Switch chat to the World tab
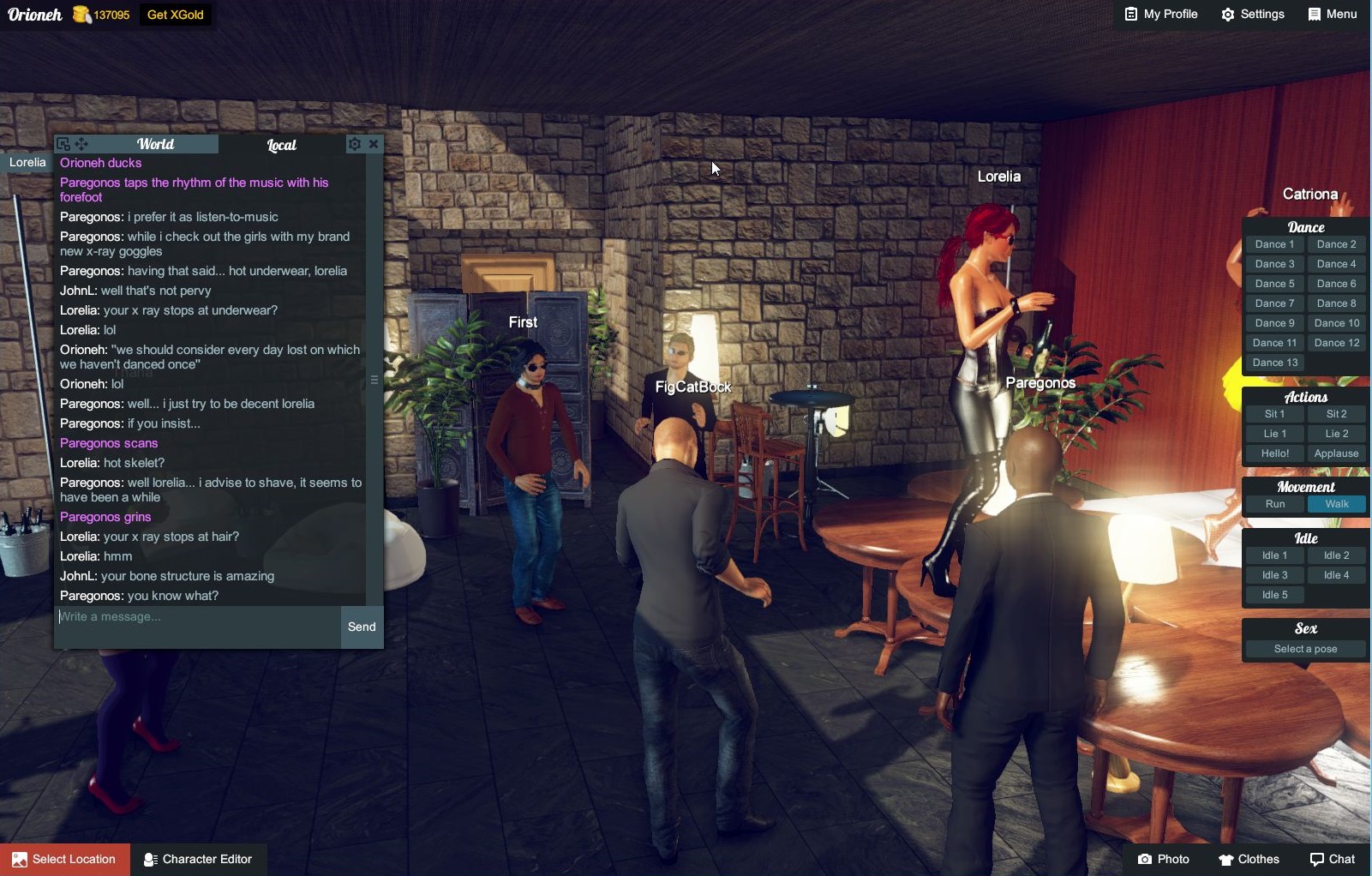Screen dimensions: 1372x876 (x=155, y=144)
